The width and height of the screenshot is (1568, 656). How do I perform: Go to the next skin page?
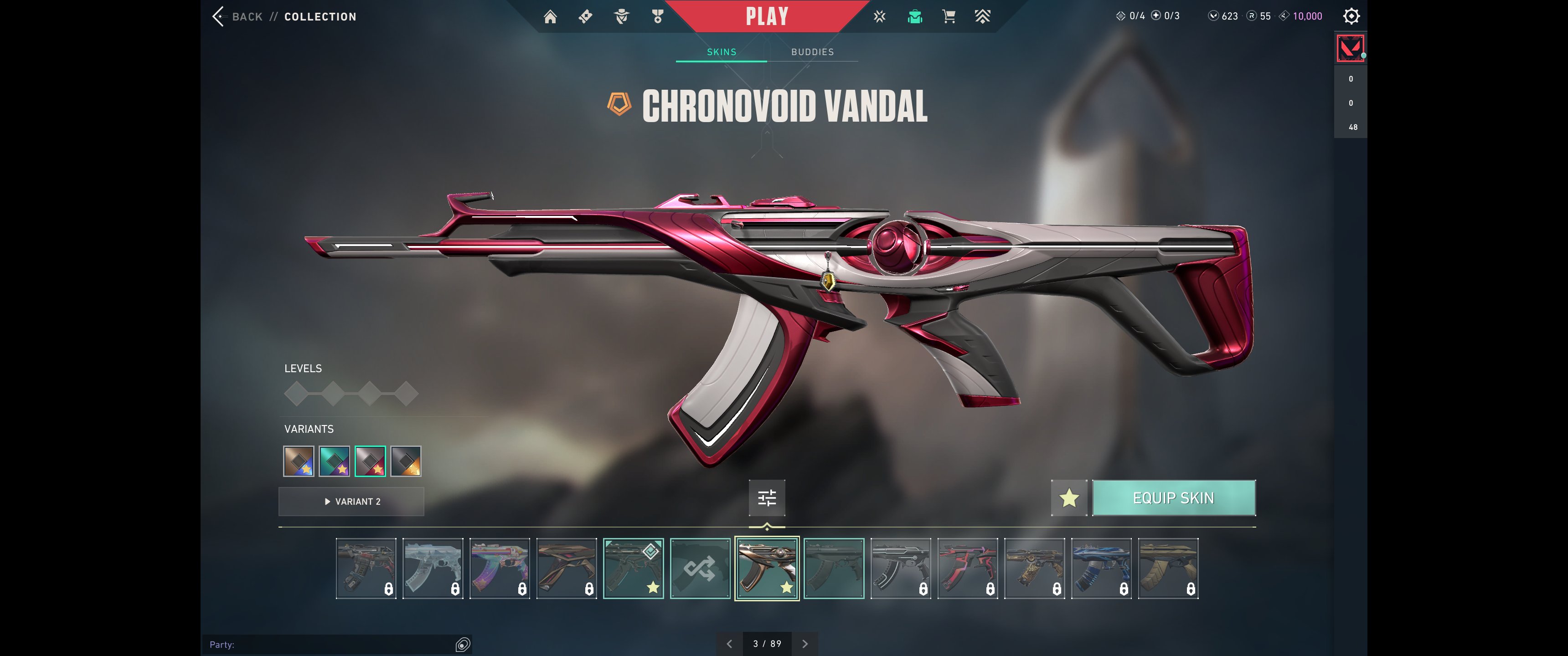(805, 644)
